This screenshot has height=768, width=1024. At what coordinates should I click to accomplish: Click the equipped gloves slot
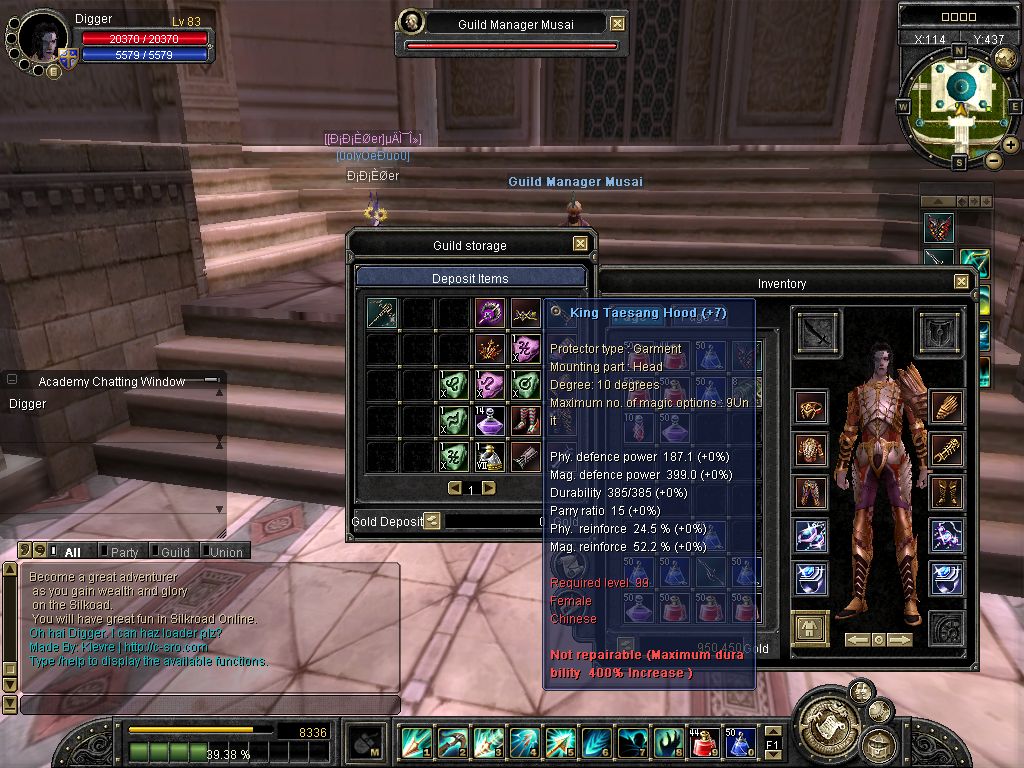945,406
